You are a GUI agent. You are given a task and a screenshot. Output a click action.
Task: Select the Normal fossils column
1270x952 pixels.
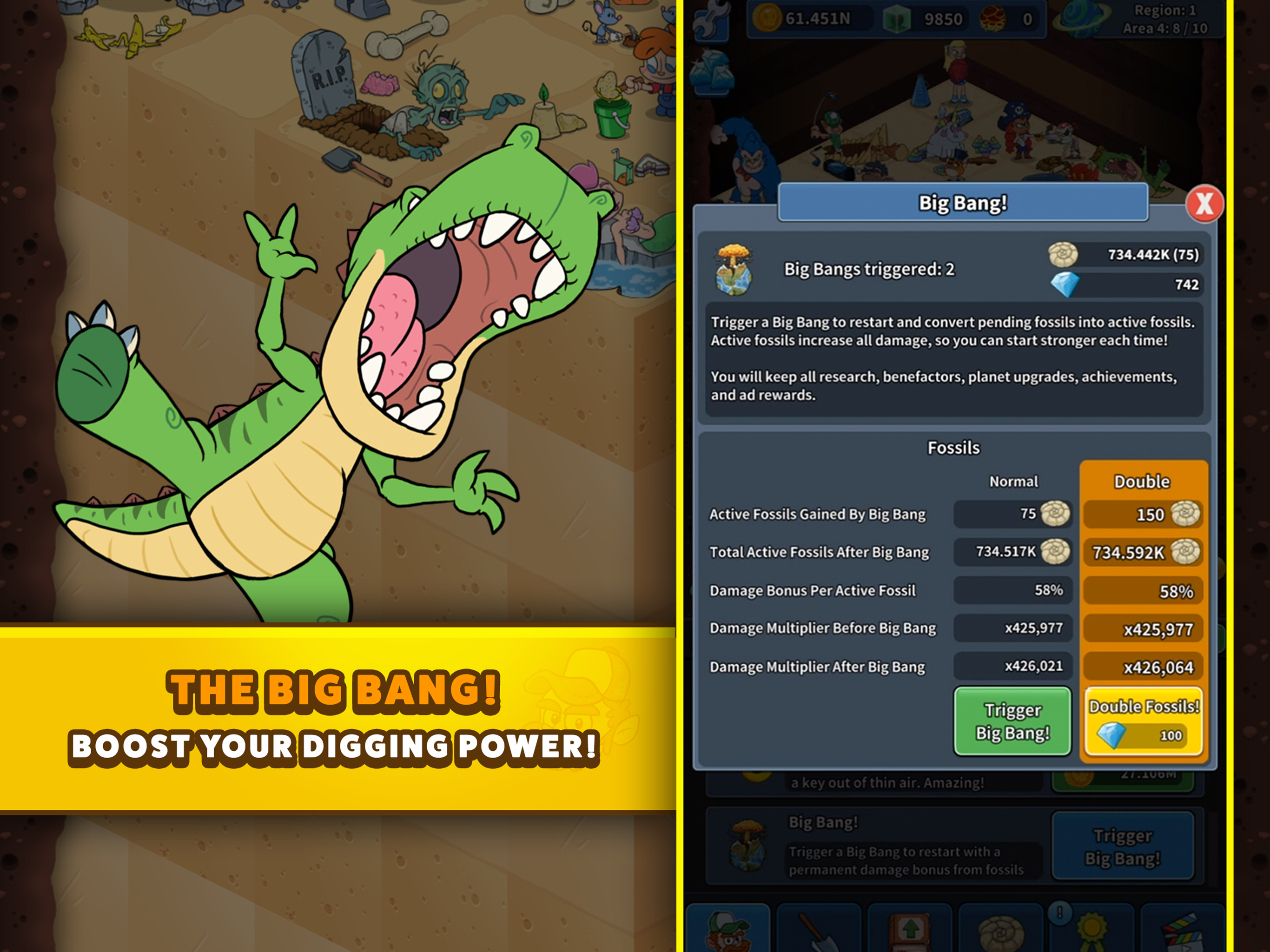tap(1013, 482)
